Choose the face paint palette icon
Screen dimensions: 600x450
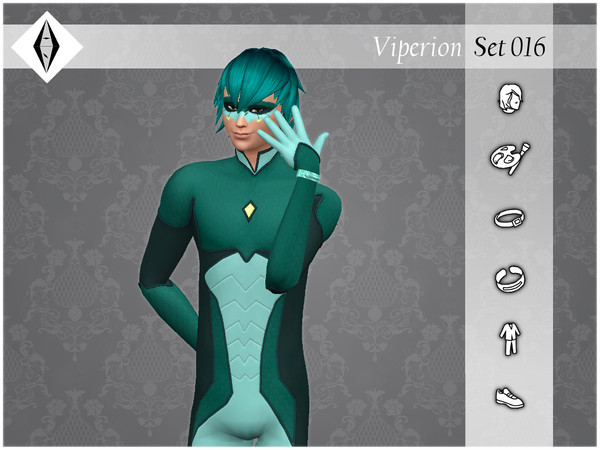click(x=510, y=157)
